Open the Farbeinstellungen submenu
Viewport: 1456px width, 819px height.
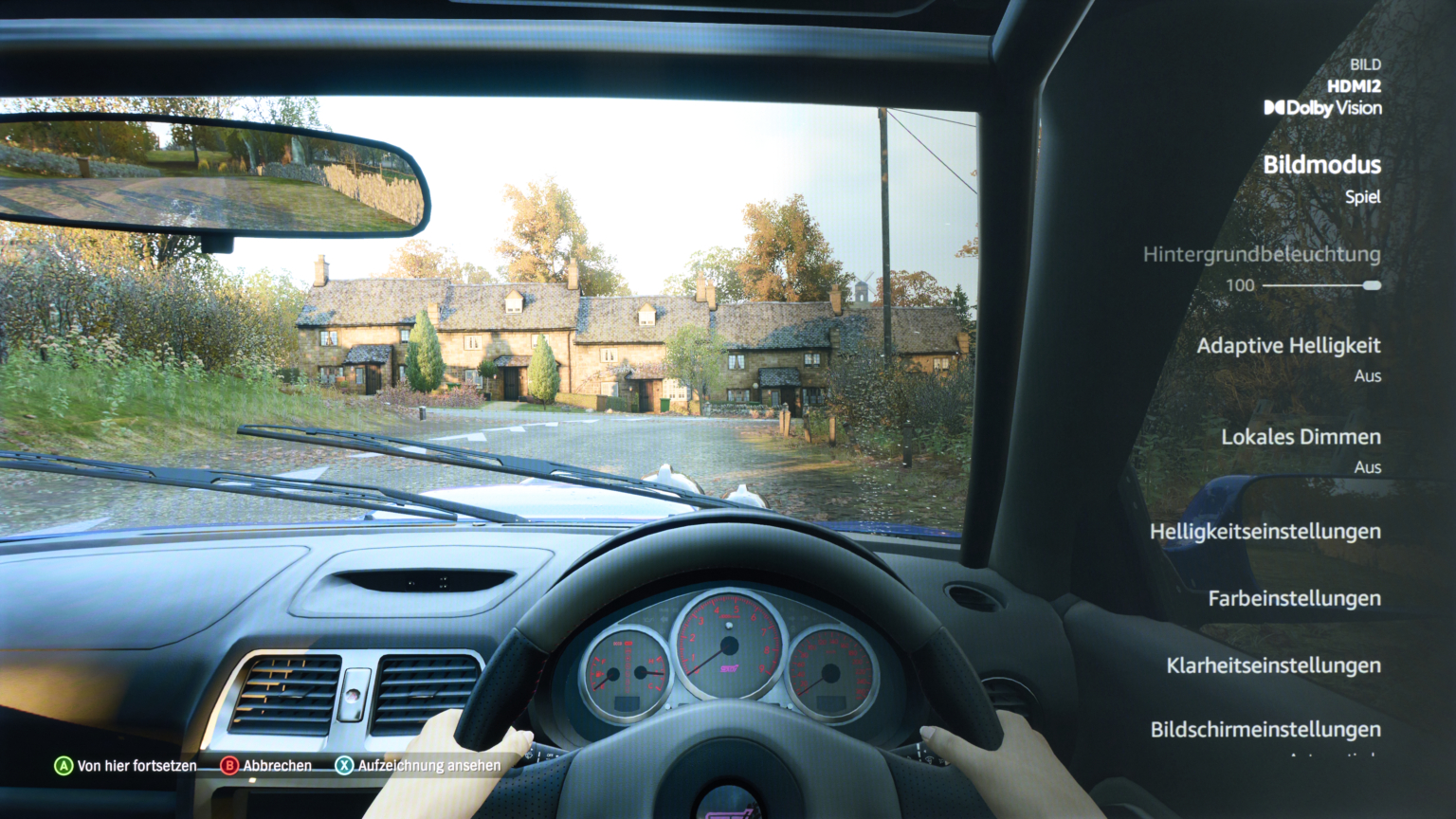tap(1295, 598)
